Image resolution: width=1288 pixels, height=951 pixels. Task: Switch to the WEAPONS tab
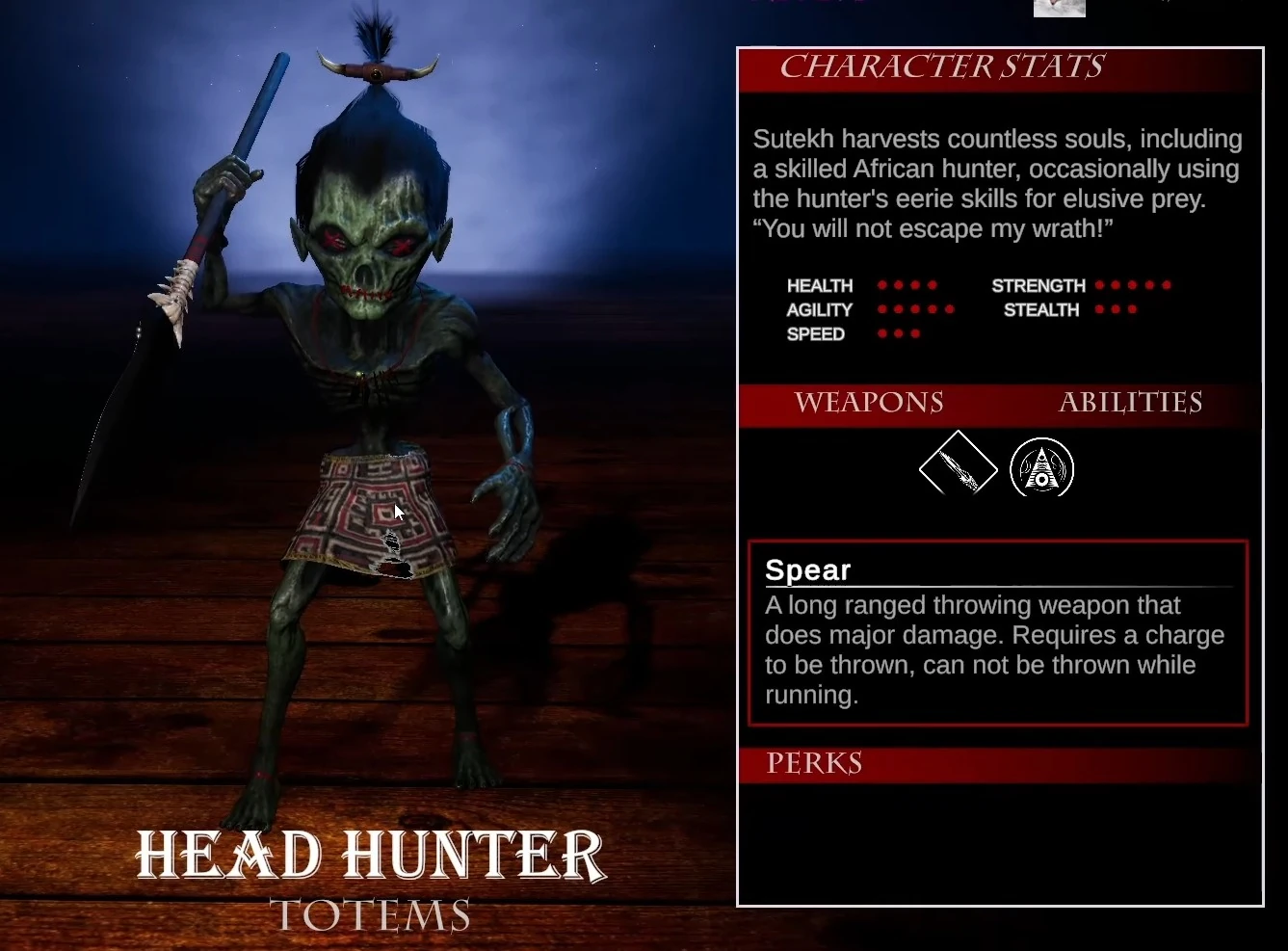click(x=870, y=404)
